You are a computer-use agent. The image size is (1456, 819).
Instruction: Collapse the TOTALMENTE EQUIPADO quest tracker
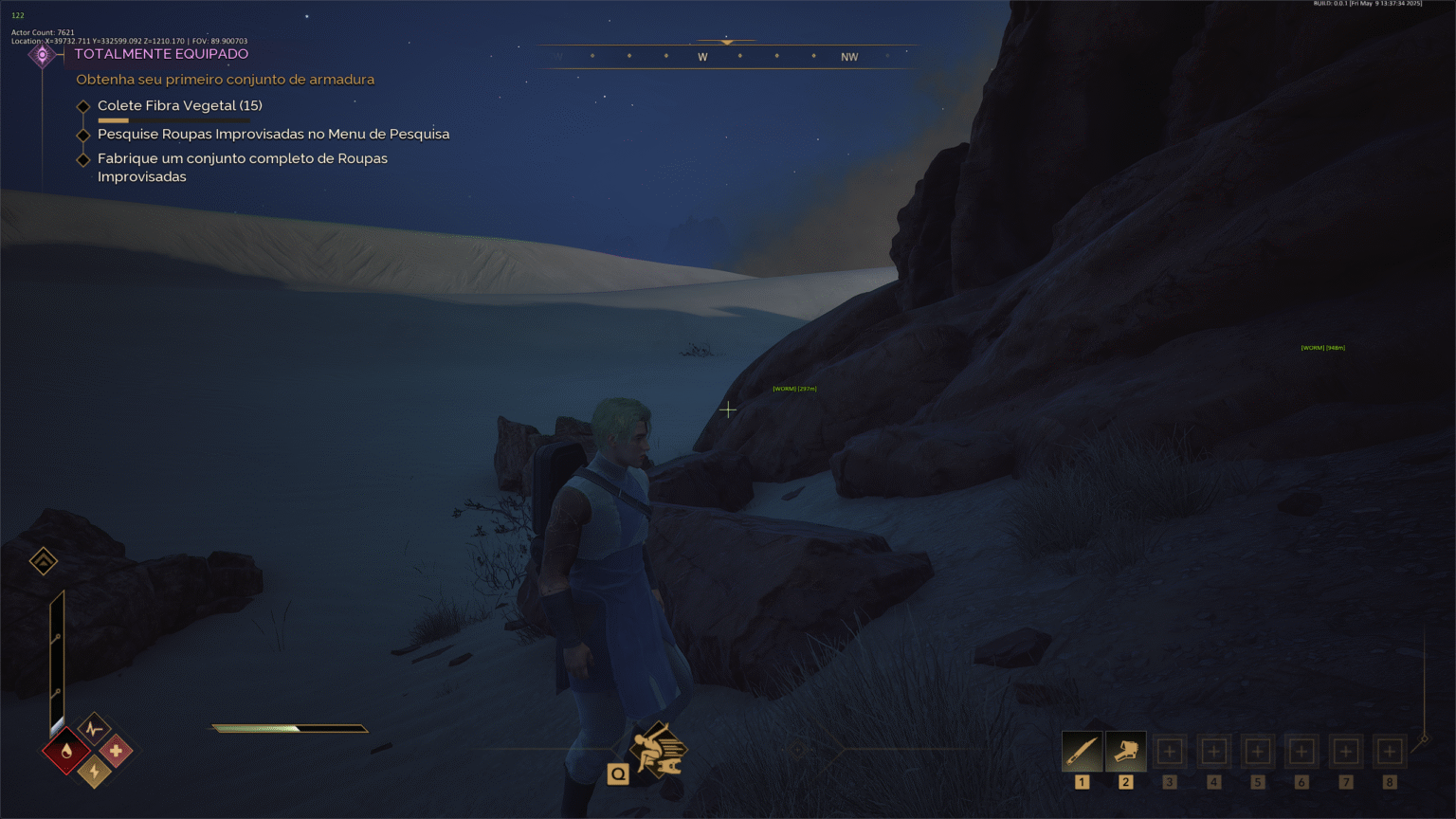(162, 54)
